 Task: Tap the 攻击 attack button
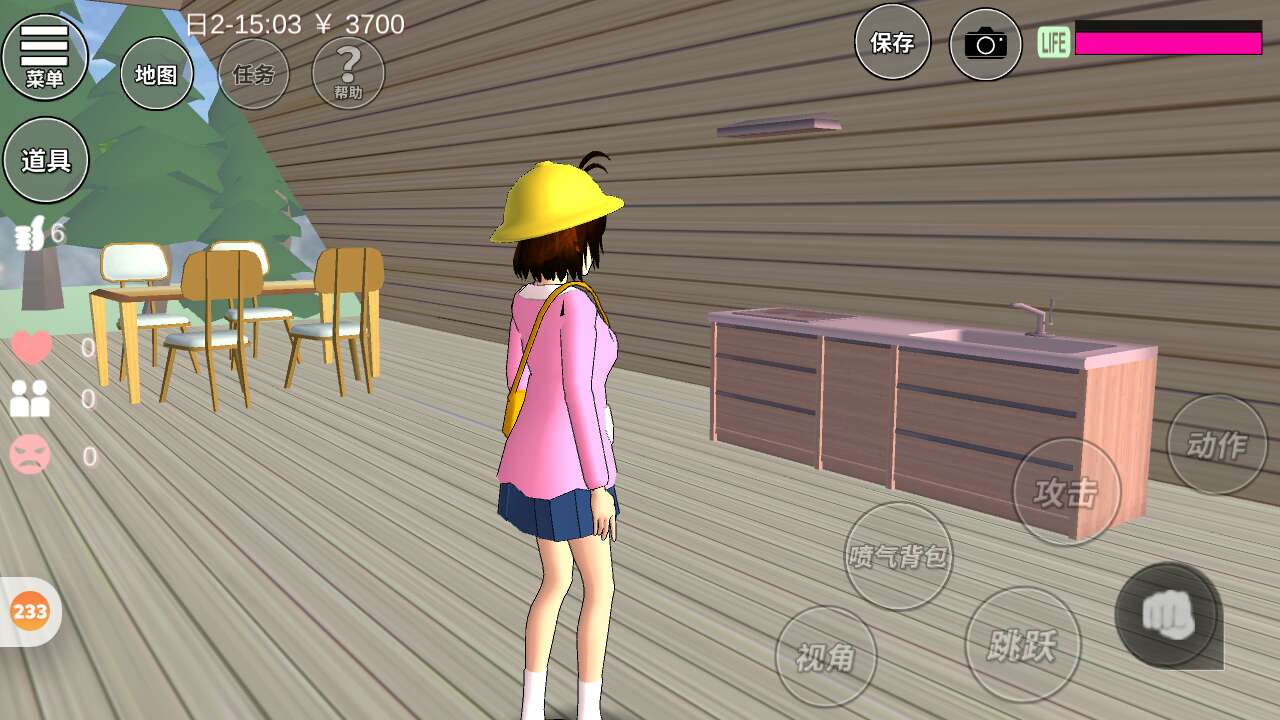pyautogui.click(x=1066, y=492)
